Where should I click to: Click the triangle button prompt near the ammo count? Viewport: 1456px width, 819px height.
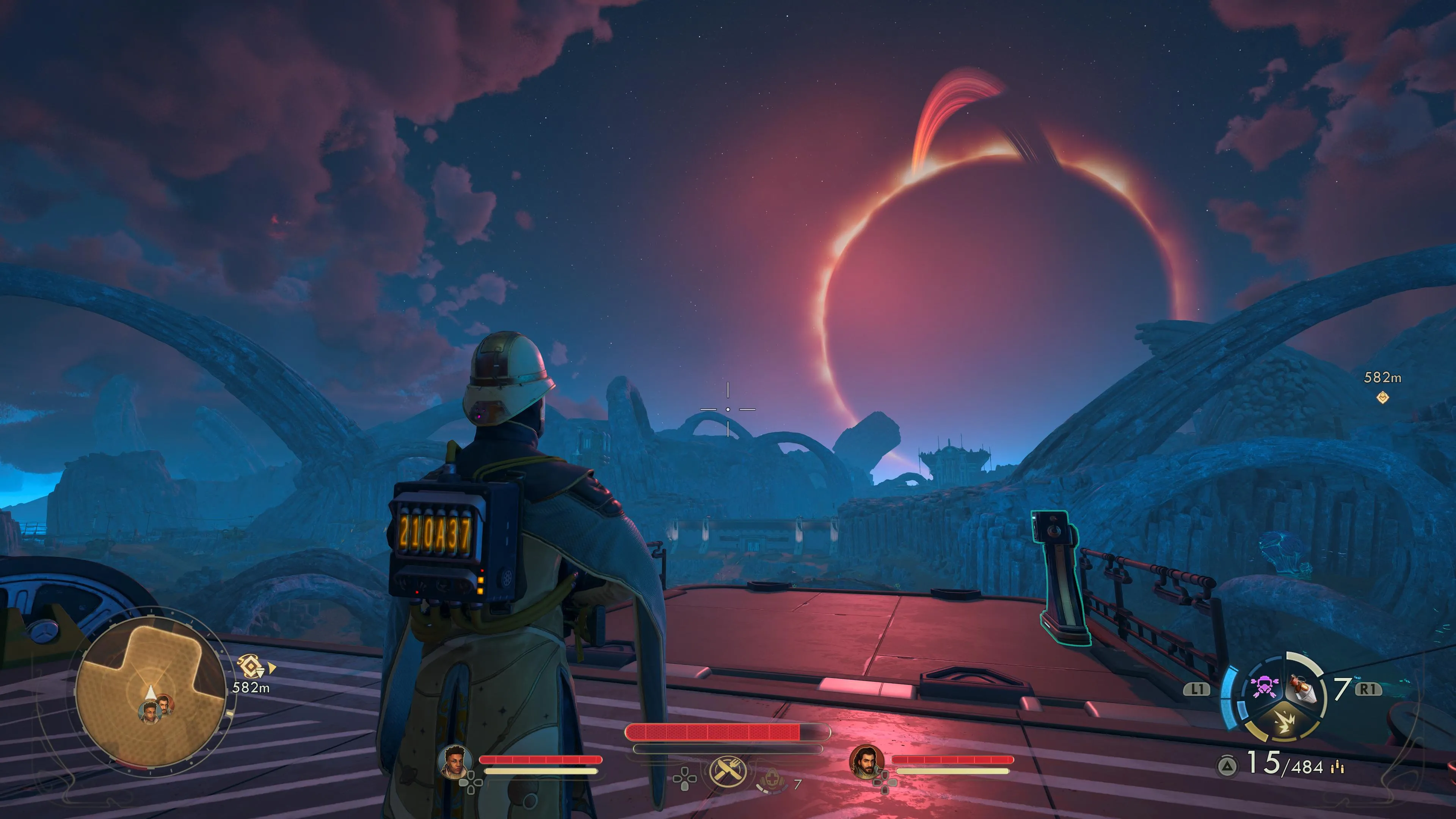pos(1228,766)
